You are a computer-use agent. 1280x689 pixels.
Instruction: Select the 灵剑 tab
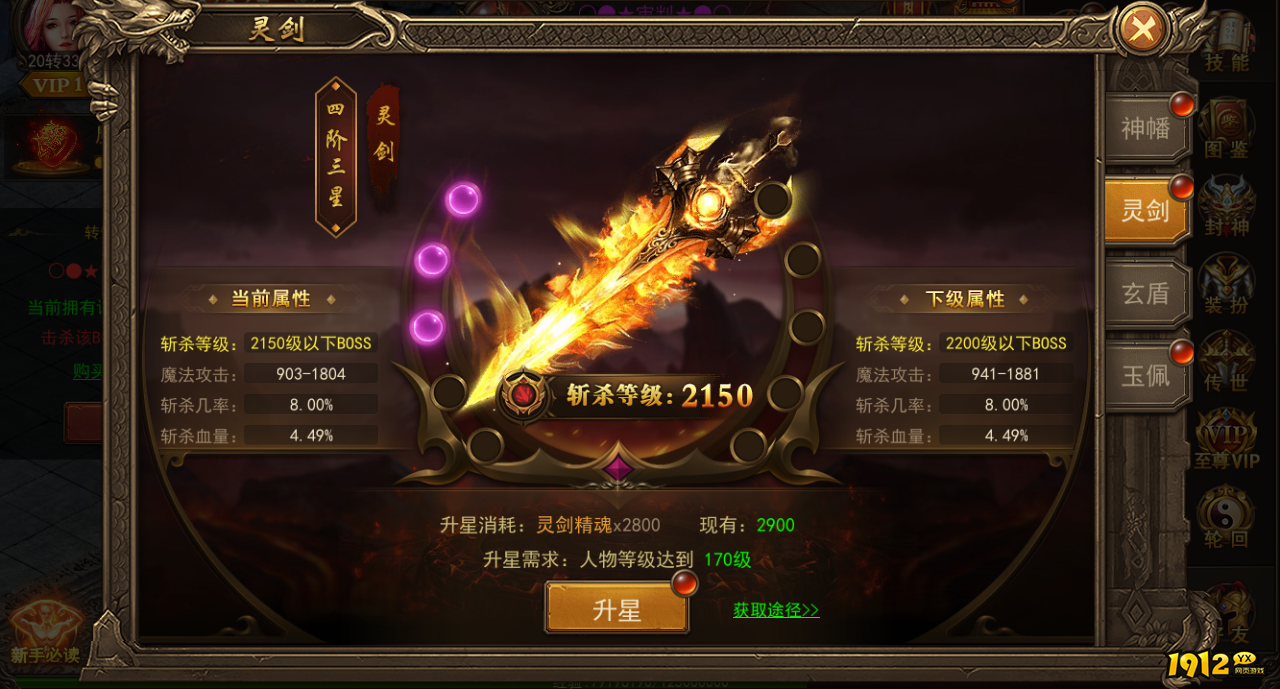click(x=1146, y=210)
